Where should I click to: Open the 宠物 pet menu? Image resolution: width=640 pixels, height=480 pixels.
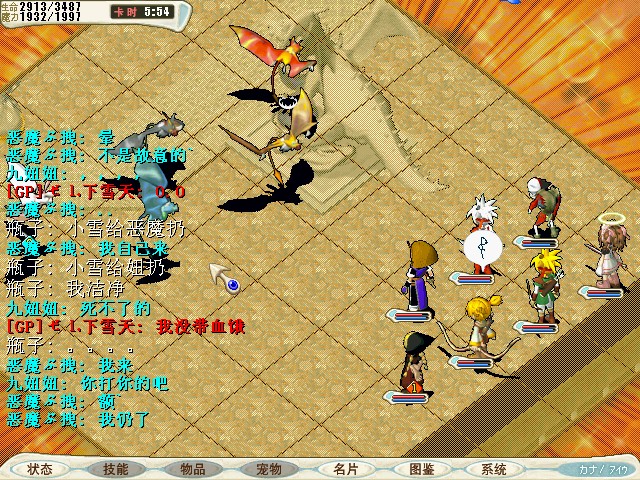[269, 469]
